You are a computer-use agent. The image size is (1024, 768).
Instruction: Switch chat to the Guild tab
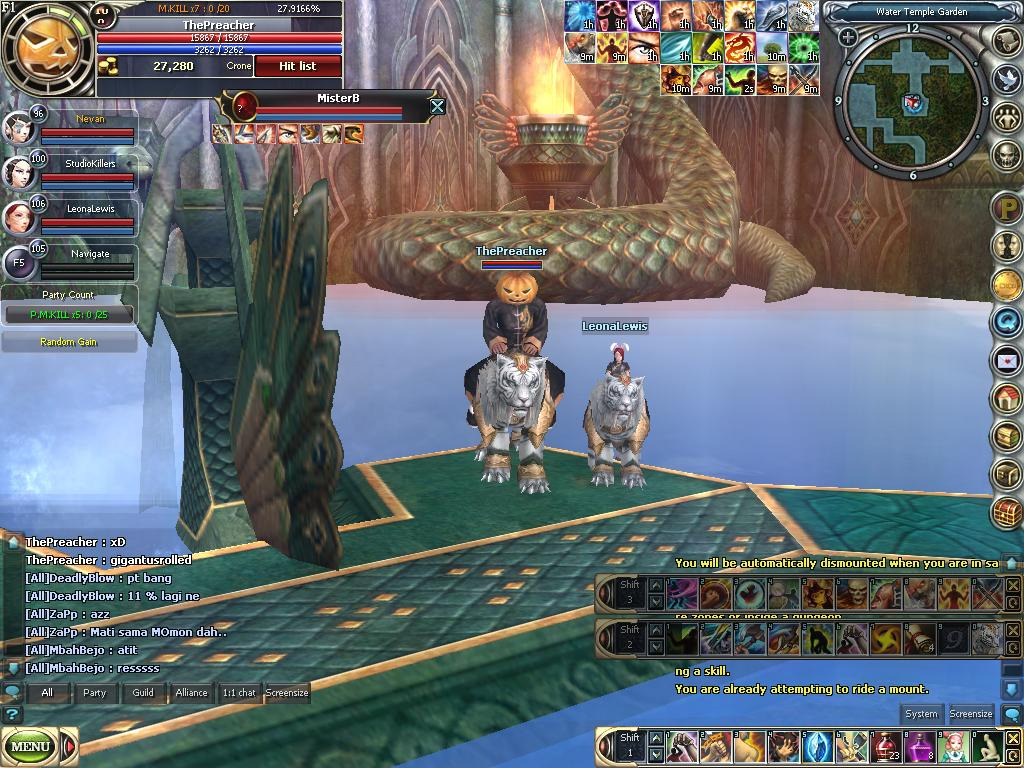pos(143,692)
